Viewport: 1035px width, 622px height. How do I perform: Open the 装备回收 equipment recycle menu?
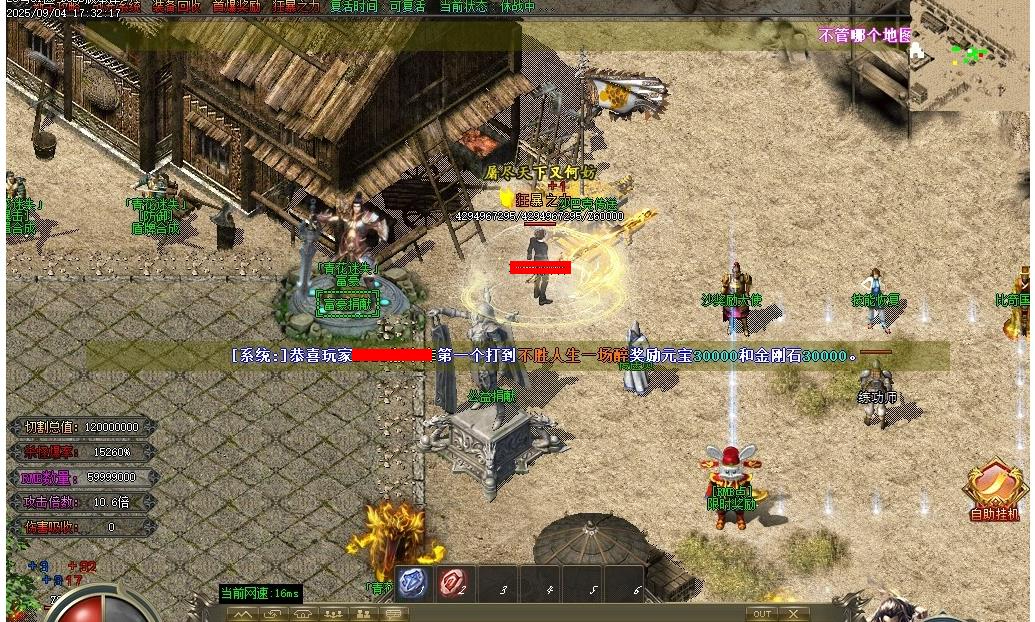176,6
